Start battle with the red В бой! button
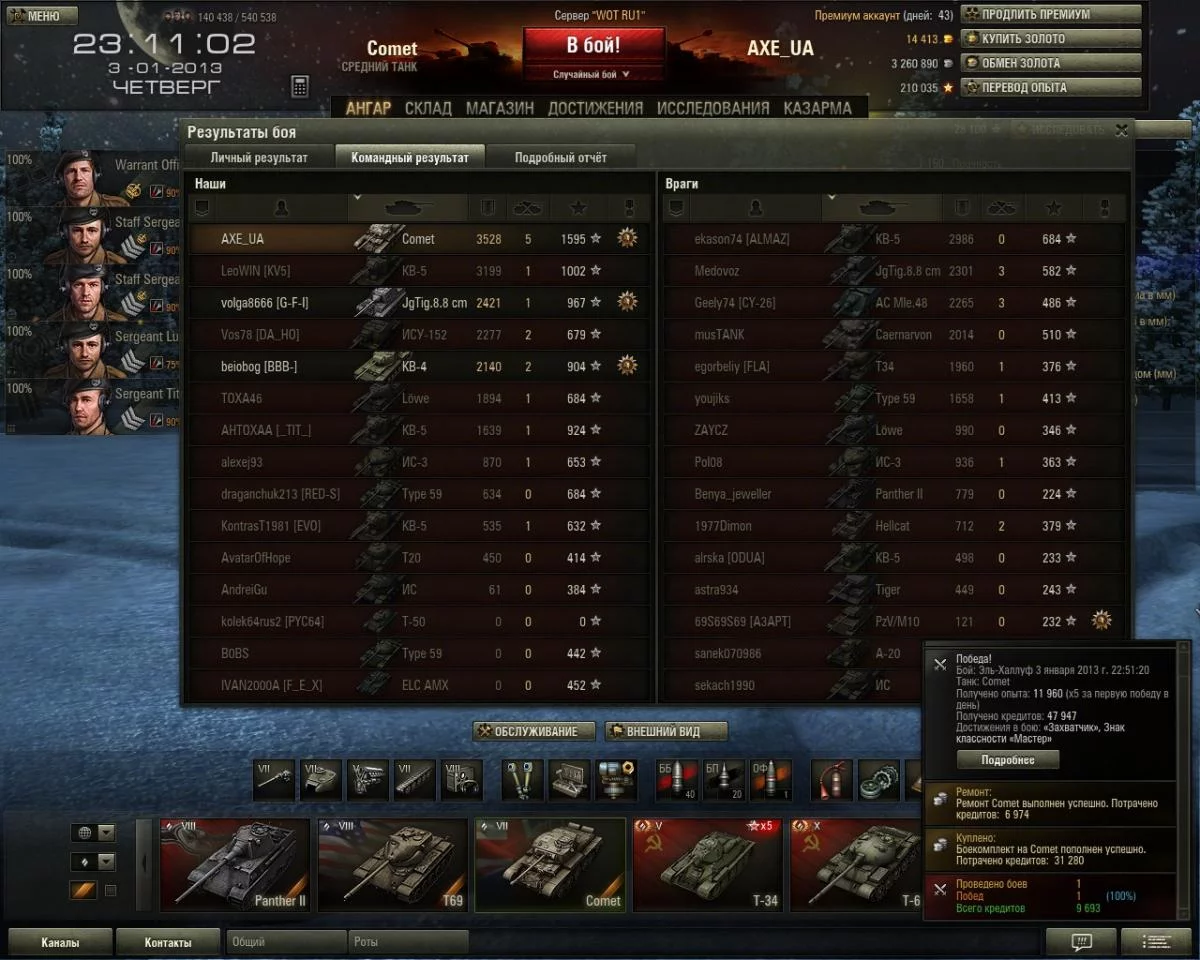The height and width of the screenshot is (960, 1200). click(x=593, y=47)
